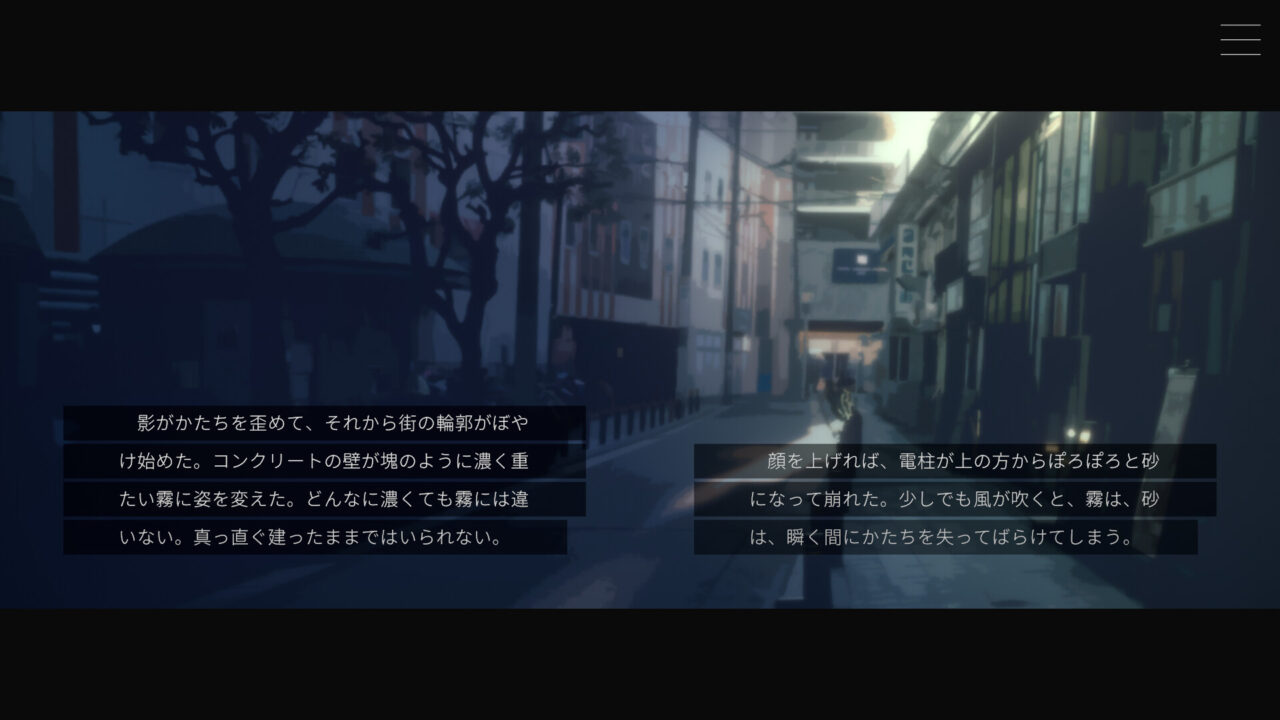Click the top bar of the menu icon
The image size is (1280, 720).
pos(1240,26)
